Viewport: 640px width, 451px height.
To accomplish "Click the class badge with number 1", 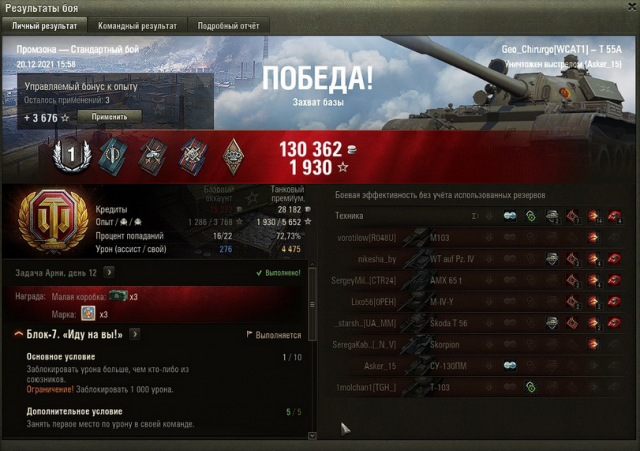I will click(x=71, y=154).
